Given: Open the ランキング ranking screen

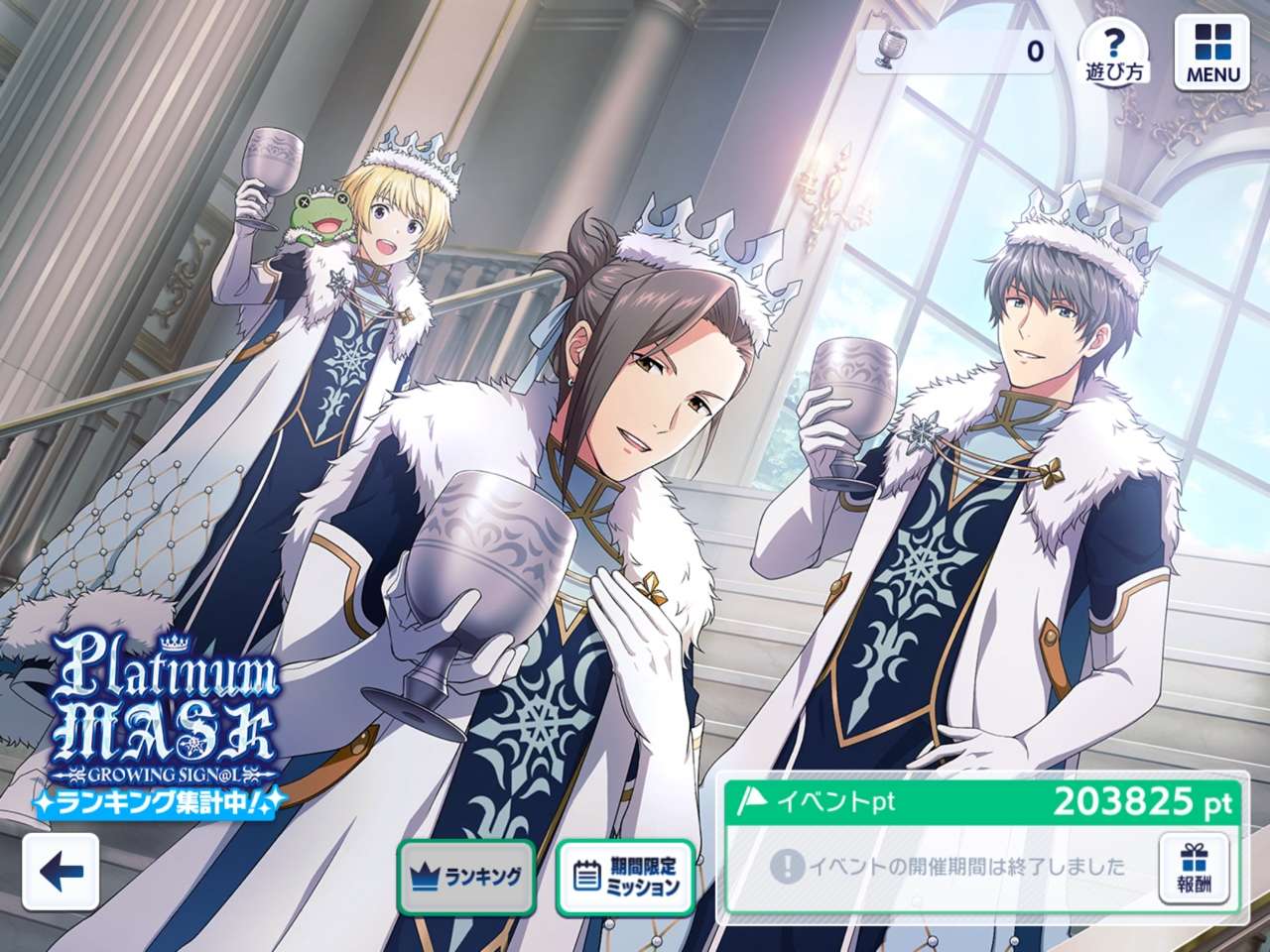Looking at the screenshot, I should pos(466,877).
